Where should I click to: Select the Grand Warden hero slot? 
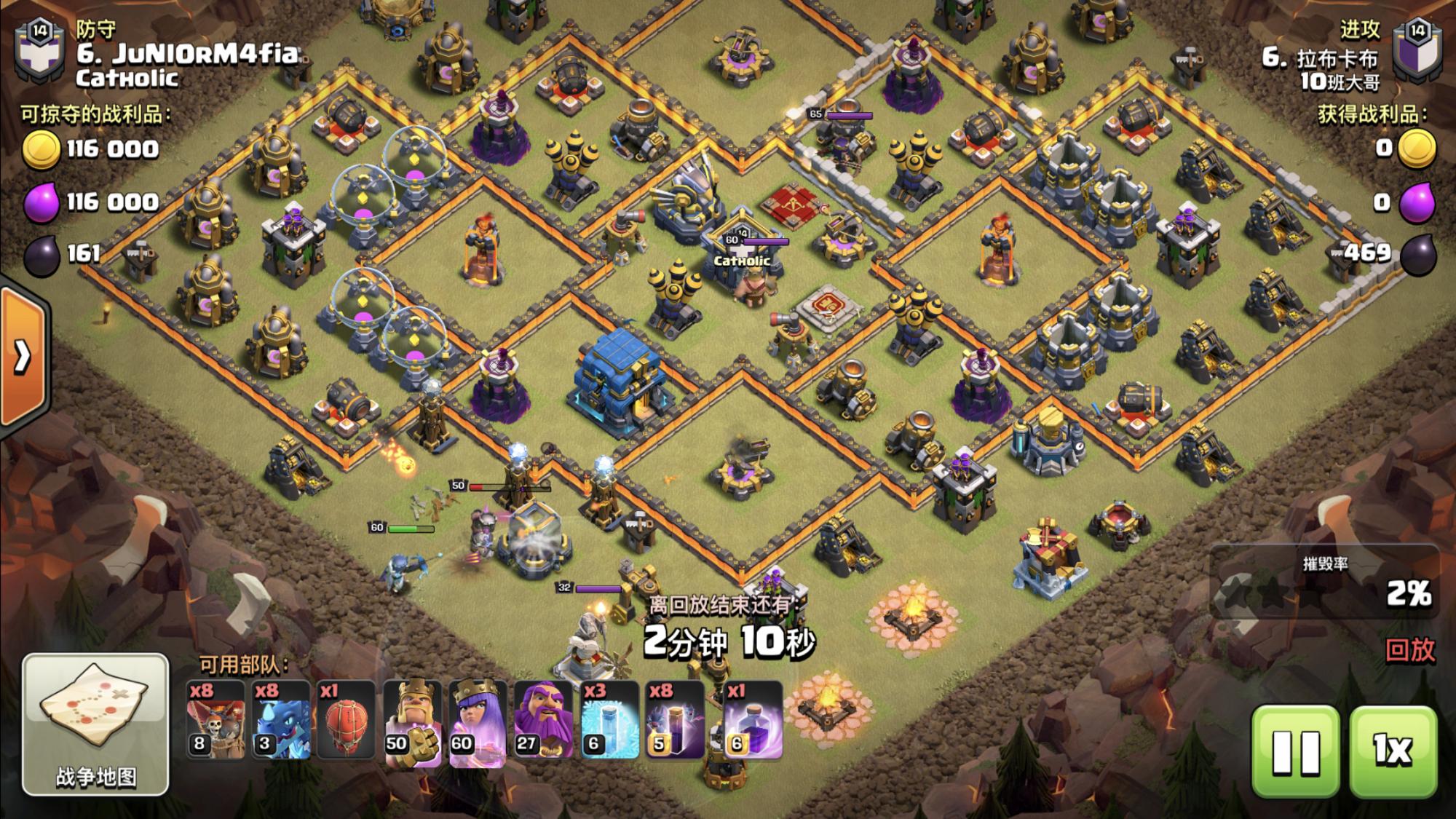[x=543, y=721]
